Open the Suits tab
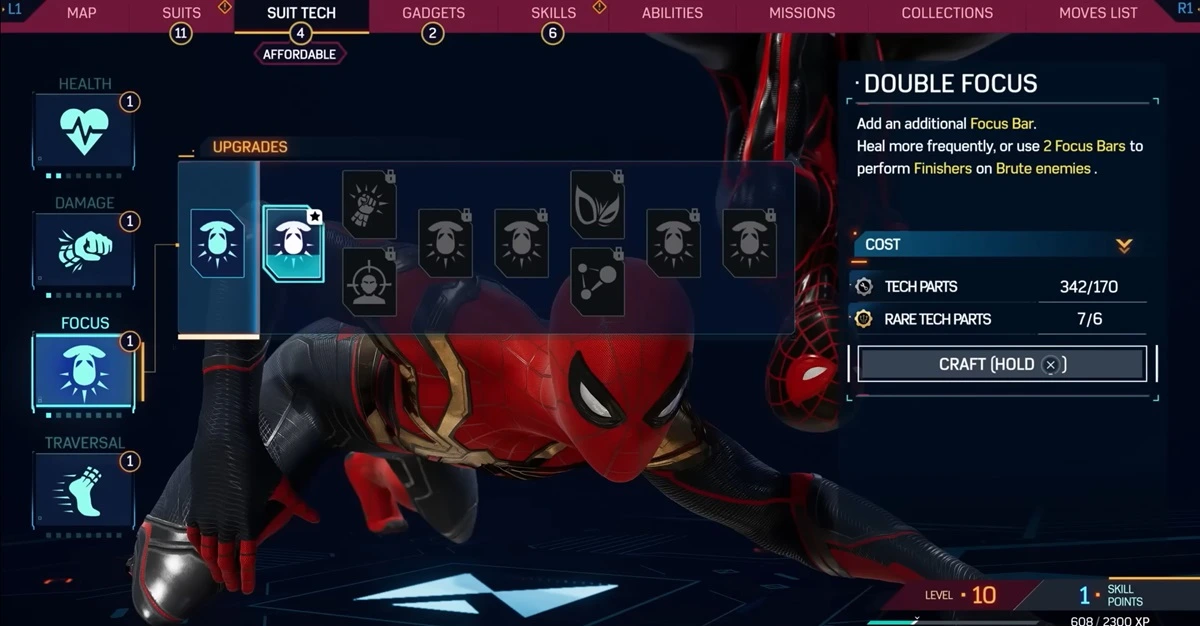 (x=181, y=13)
